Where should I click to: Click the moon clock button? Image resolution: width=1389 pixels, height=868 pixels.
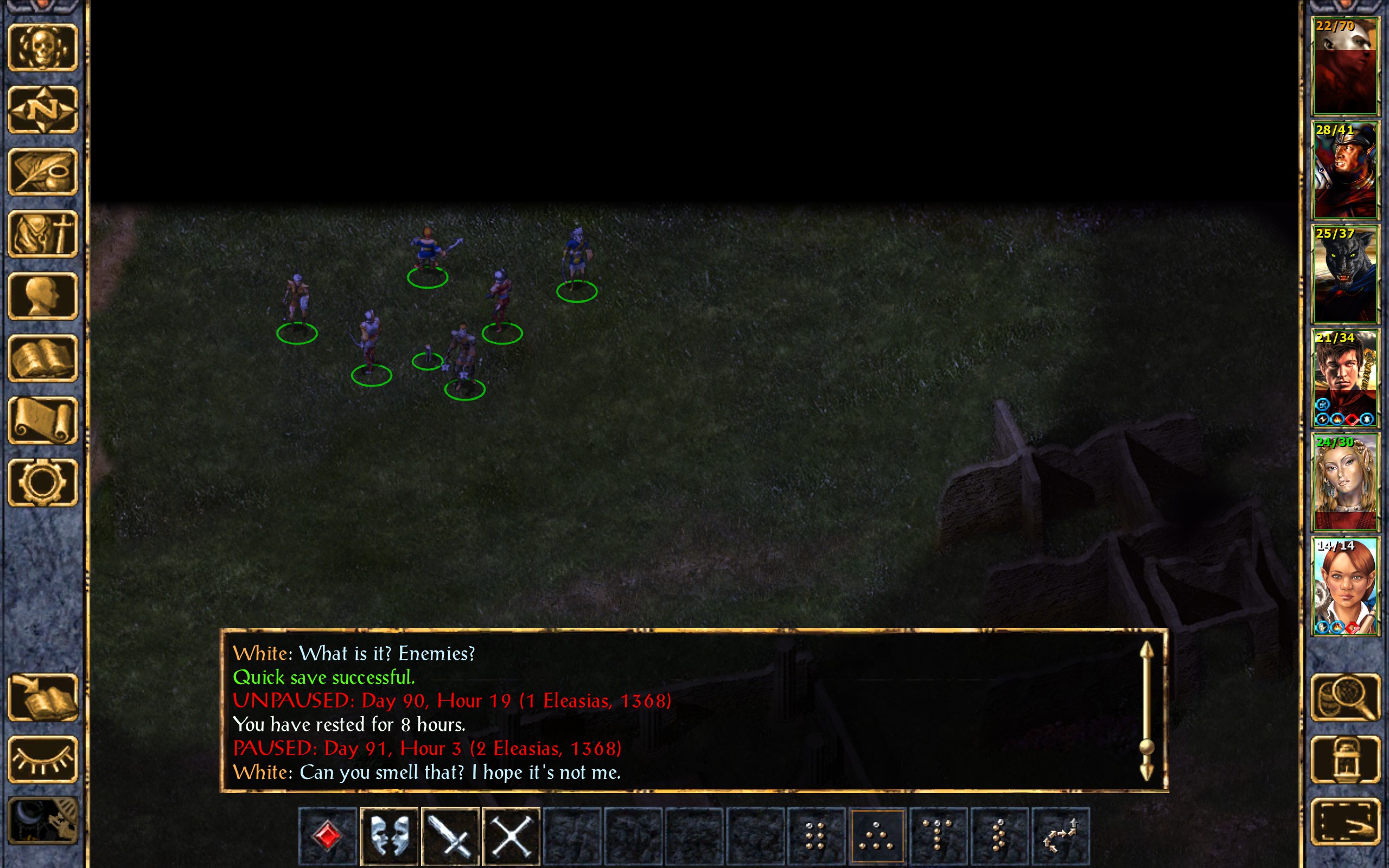tap(42, 821)
